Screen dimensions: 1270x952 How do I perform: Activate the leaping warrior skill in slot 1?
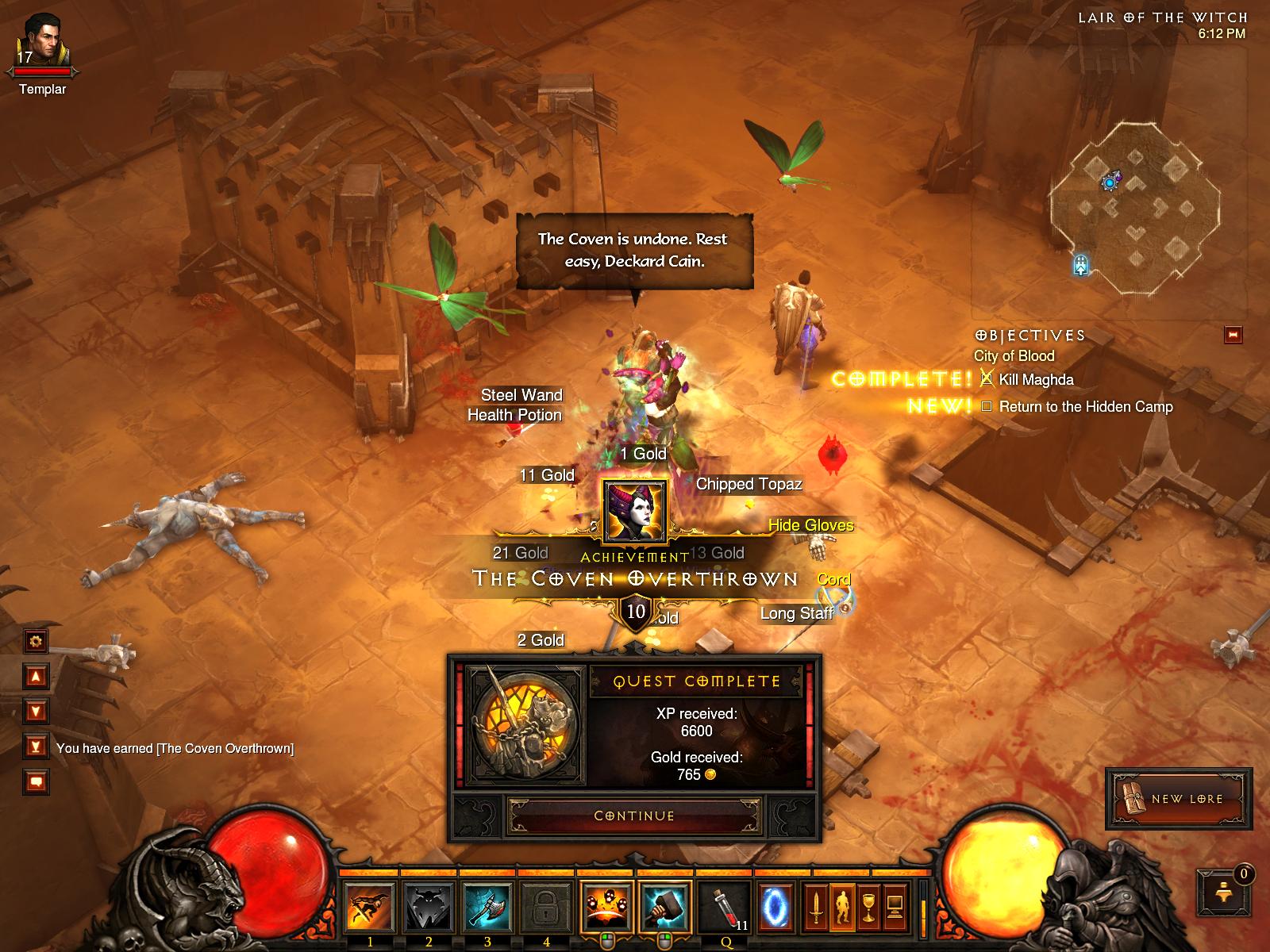tap(370, 907)
